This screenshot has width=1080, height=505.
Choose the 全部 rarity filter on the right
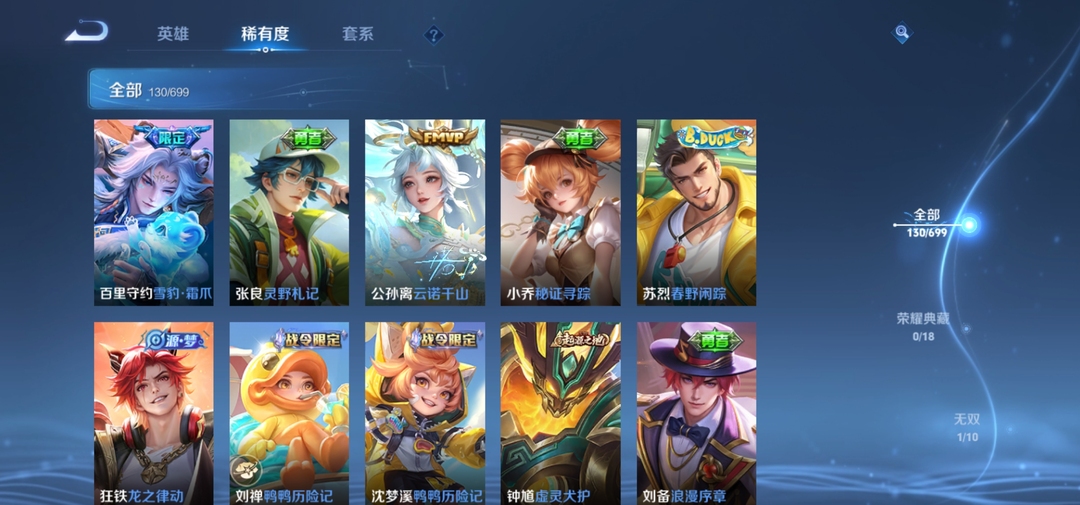926,223
